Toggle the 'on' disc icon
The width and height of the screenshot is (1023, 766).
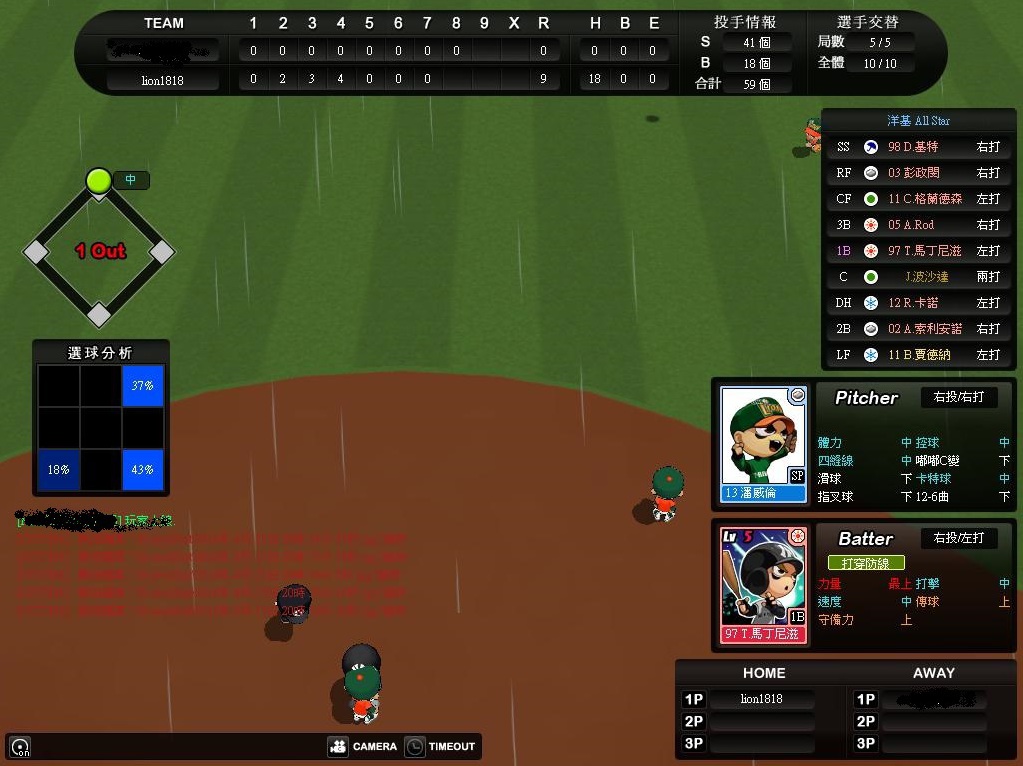(20, 747)
